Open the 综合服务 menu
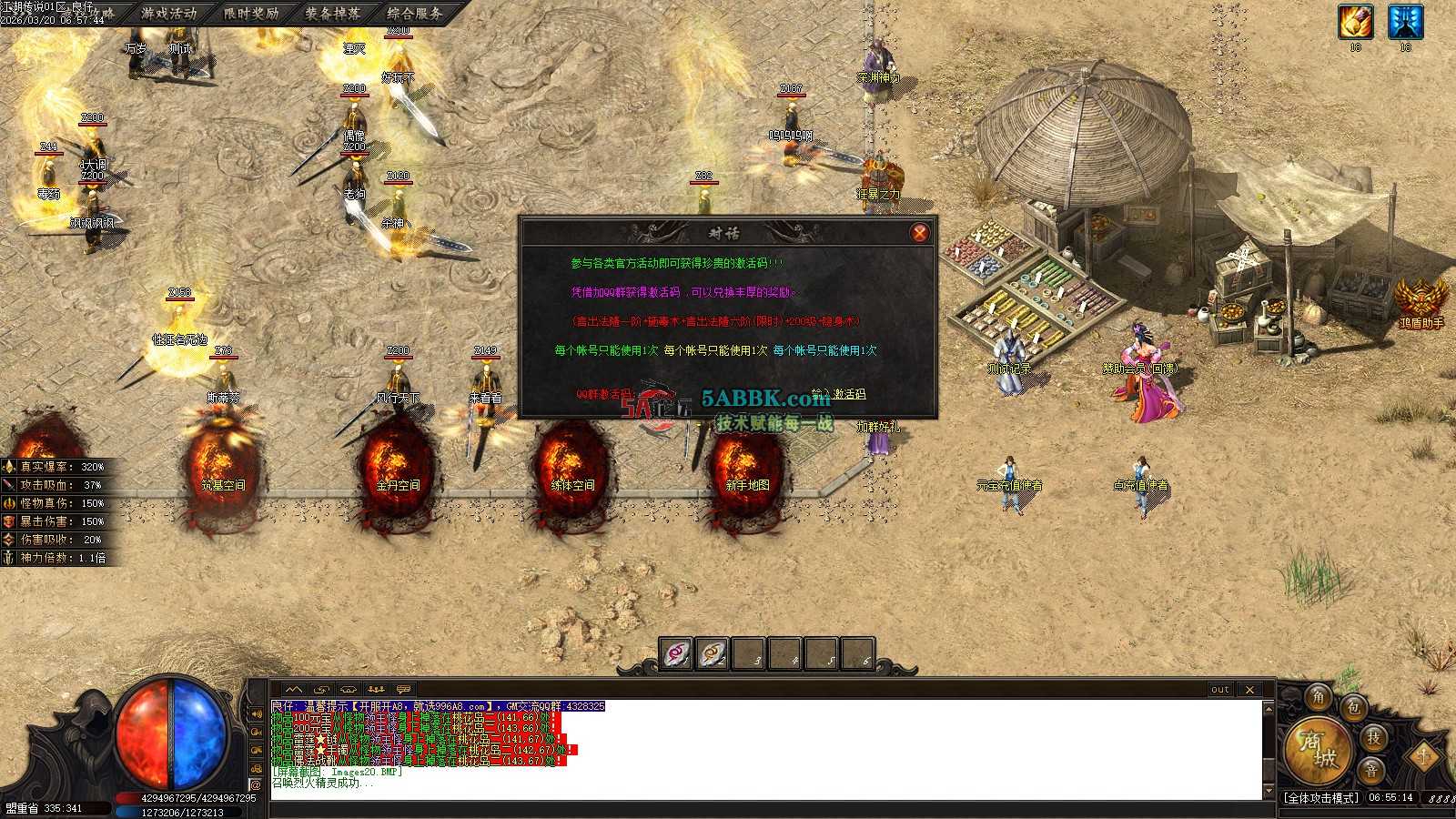Viewport: 1456px width, 819px height. [x=415, y=14]
